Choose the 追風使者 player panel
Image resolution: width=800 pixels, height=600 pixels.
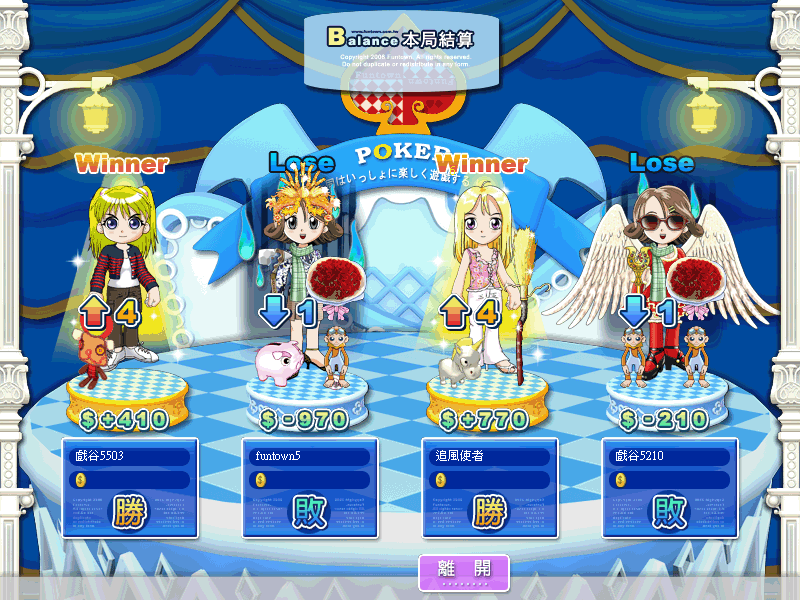[x=487, y=487]
